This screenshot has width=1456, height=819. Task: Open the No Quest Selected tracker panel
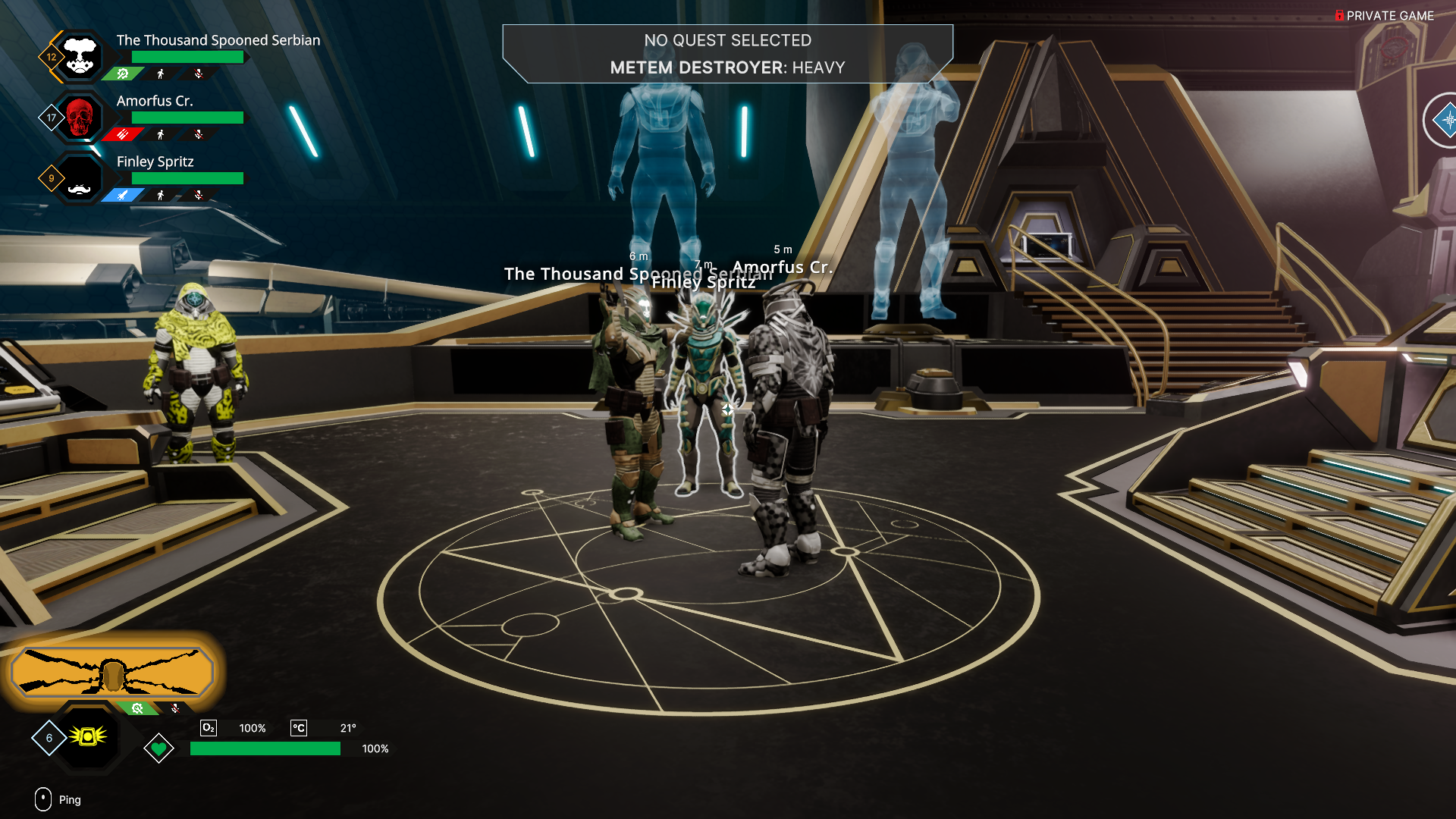point(727,54)
